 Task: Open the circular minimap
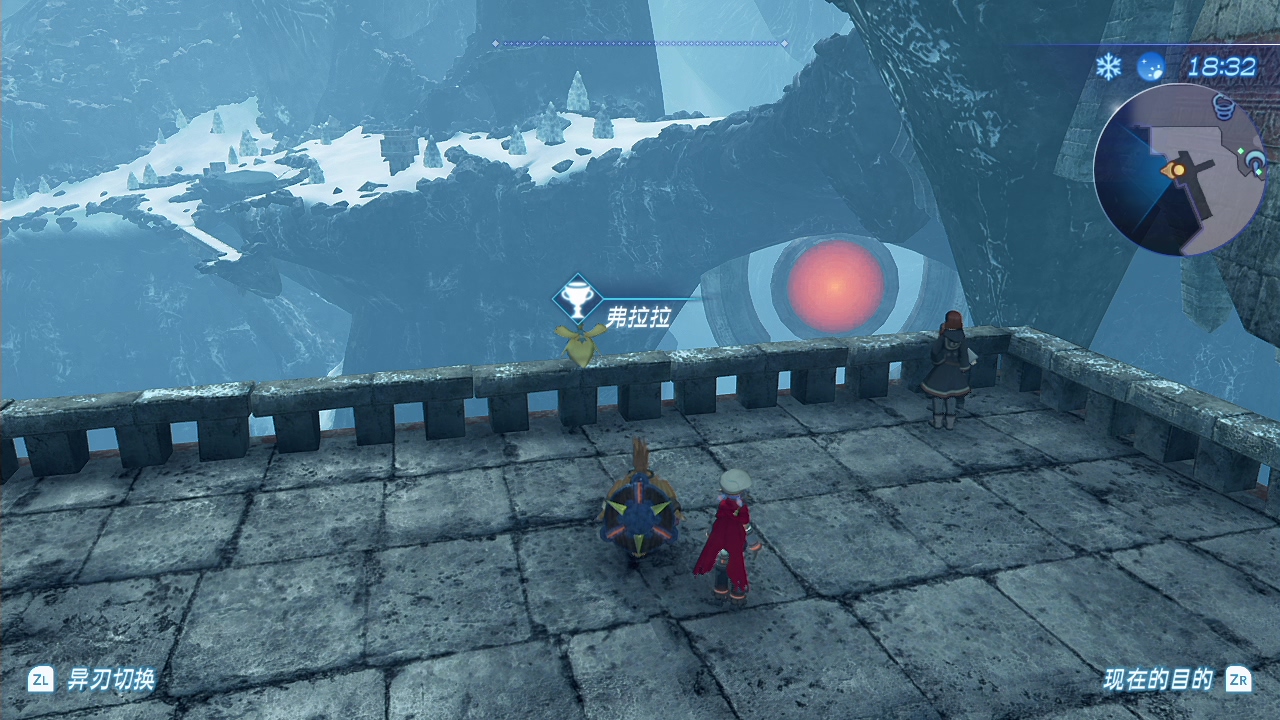pyautogui.click(x=1180, y=169)
